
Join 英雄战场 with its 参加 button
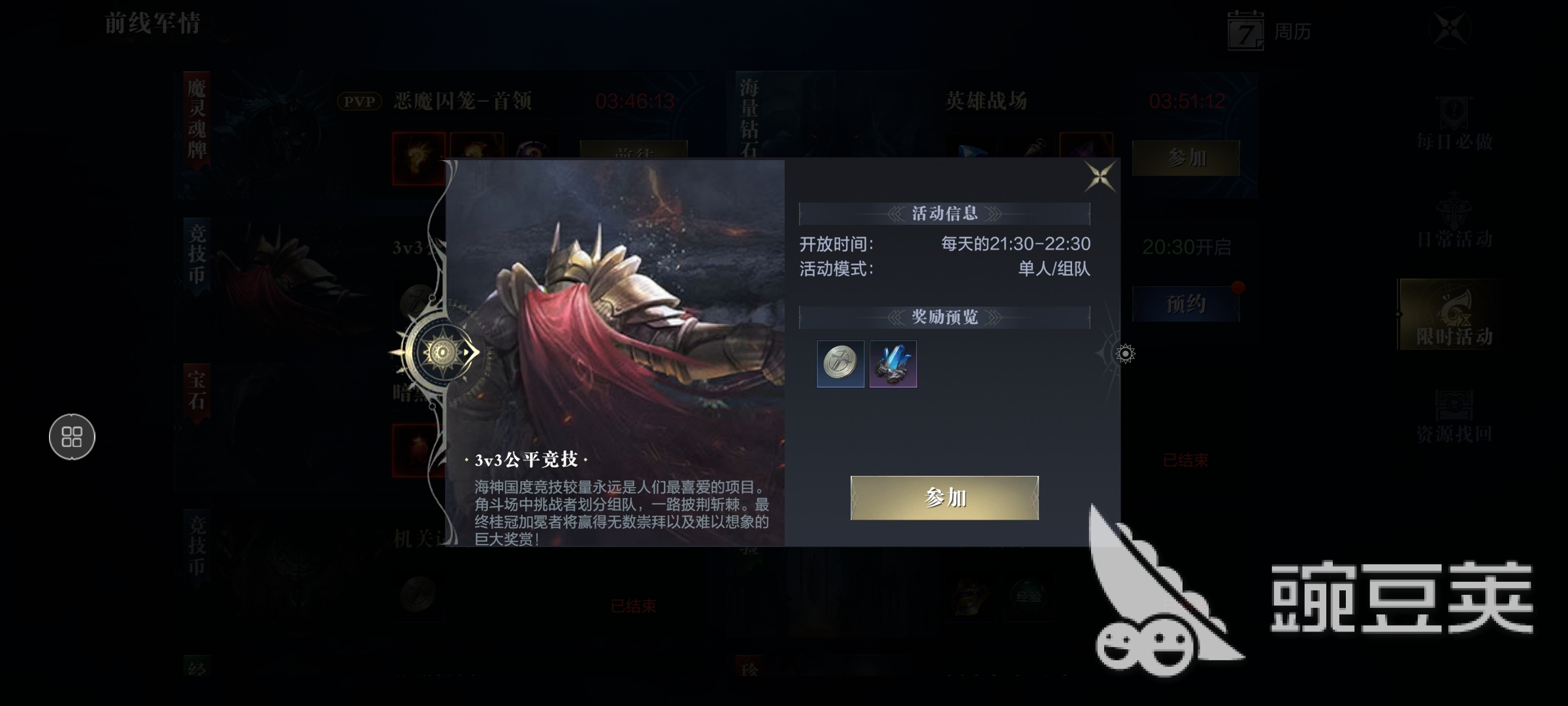pyautogui.click(x=1185, y=158)
